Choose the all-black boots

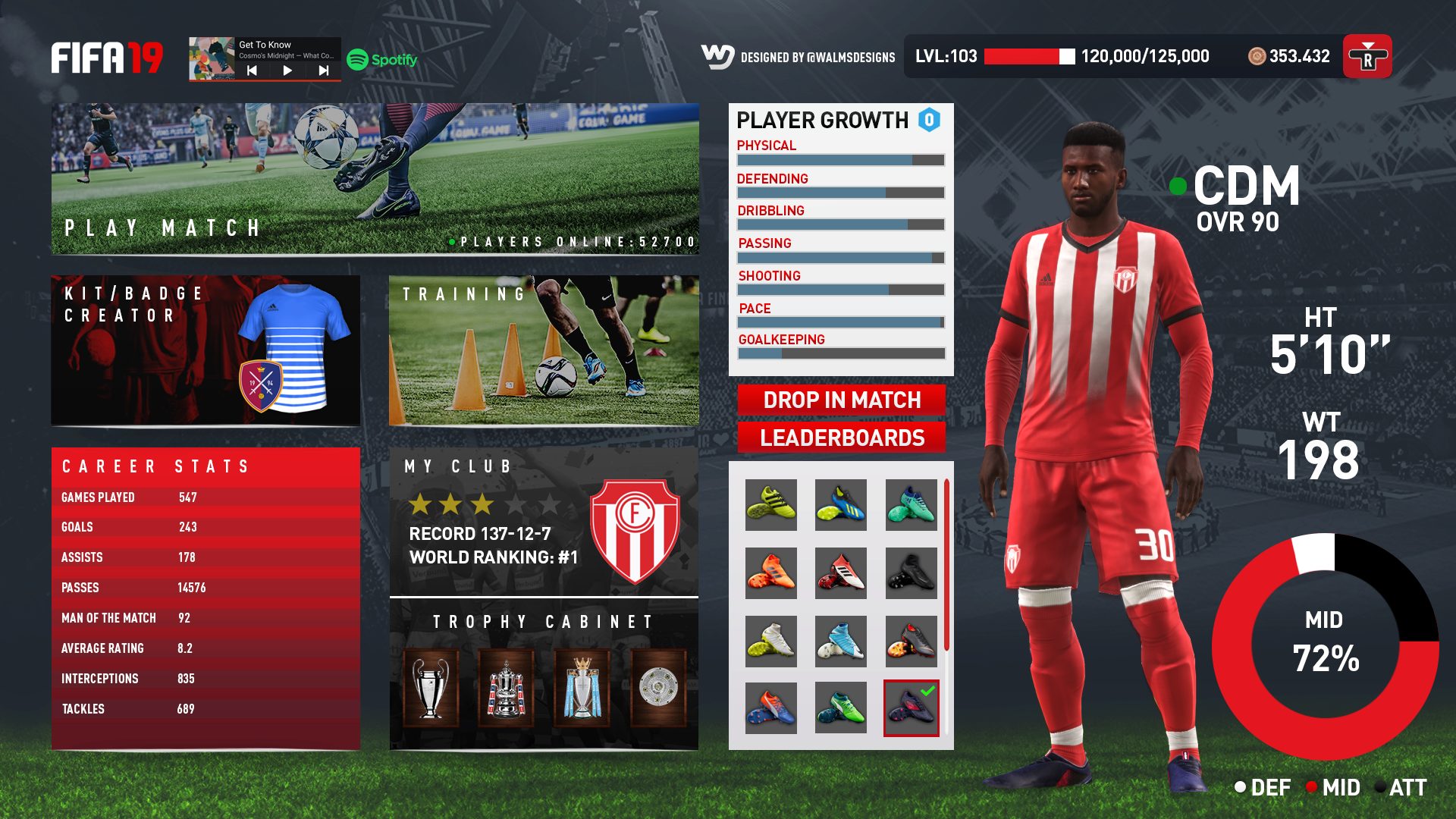pyautogui.click(x=911, y=573)
